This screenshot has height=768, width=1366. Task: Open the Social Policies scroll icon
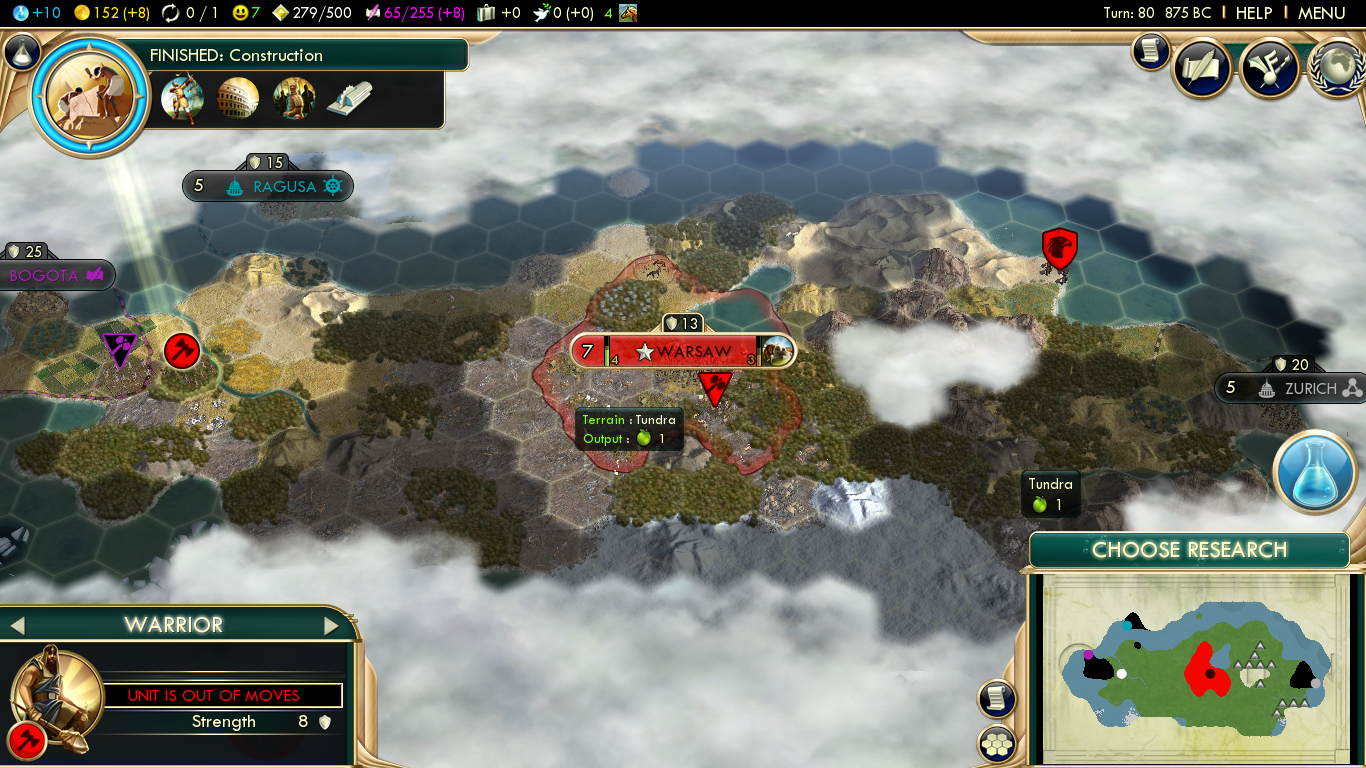coord(1203,66)
